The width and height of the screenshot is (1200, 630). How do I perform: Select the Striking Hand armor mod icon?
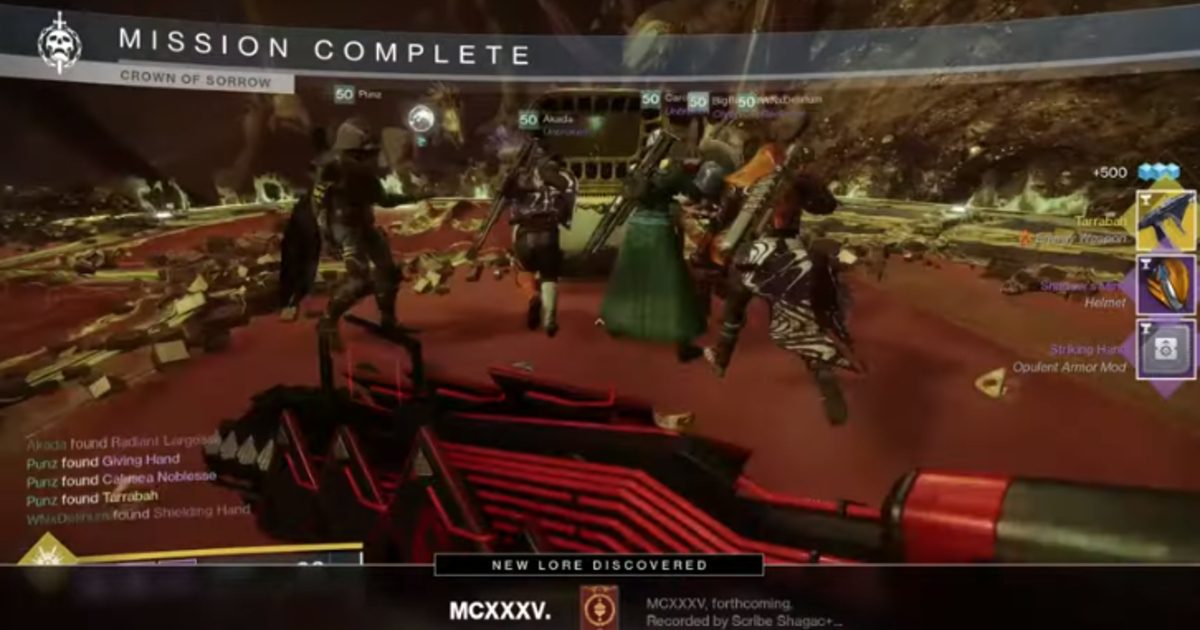(1166, 350)
